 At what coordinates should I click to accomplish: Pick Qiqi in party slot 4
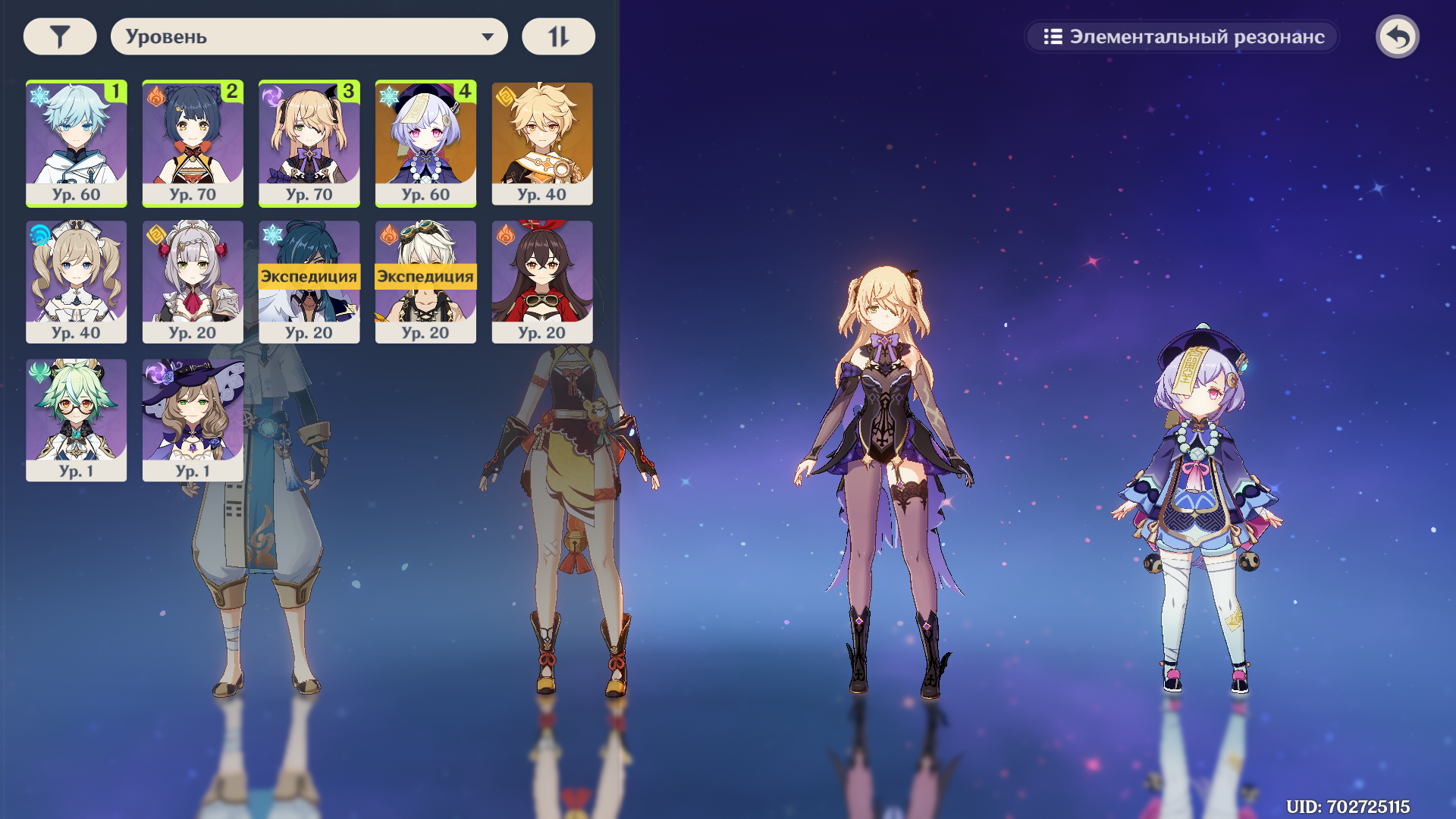pyautogui.click(x=425, y=143)
